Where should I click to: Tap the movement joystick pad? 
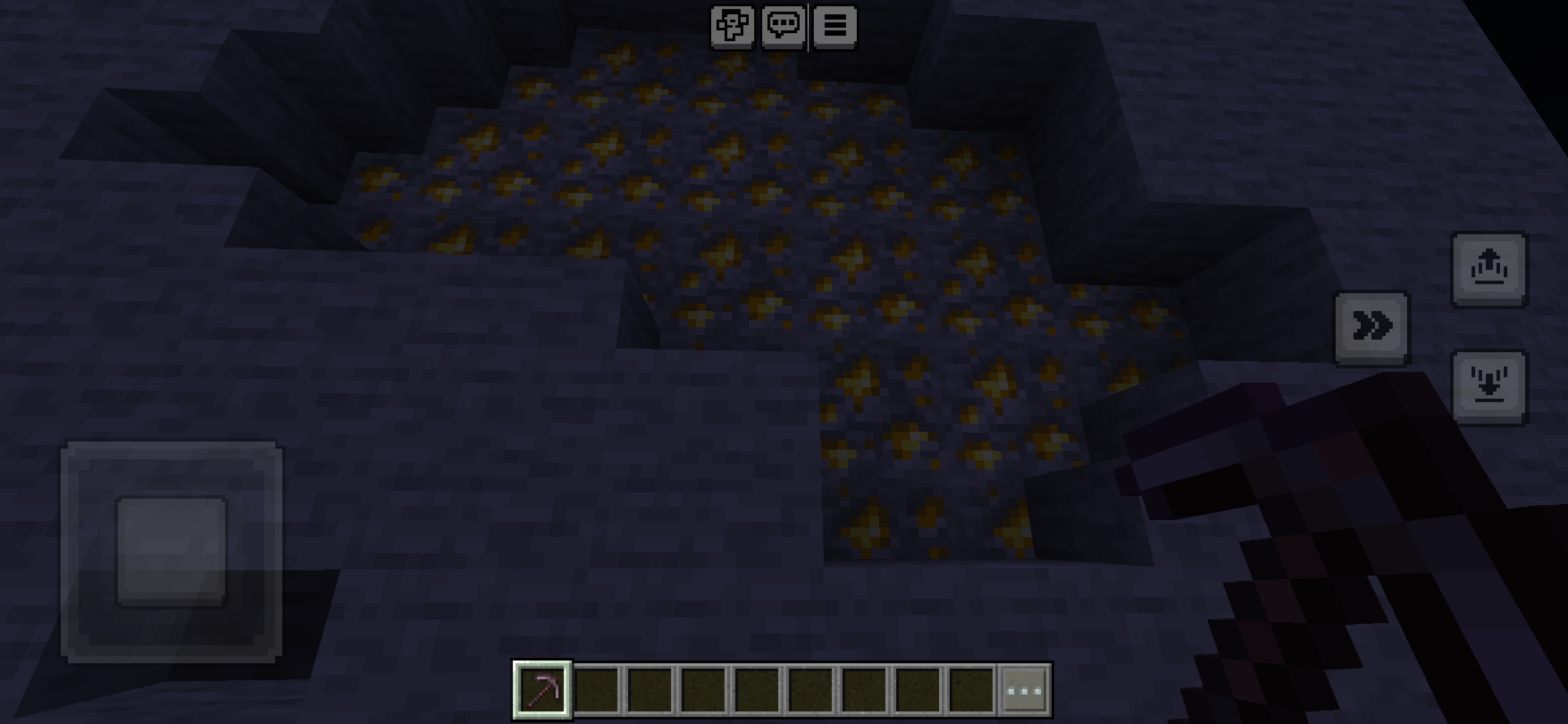pos(172,551)
